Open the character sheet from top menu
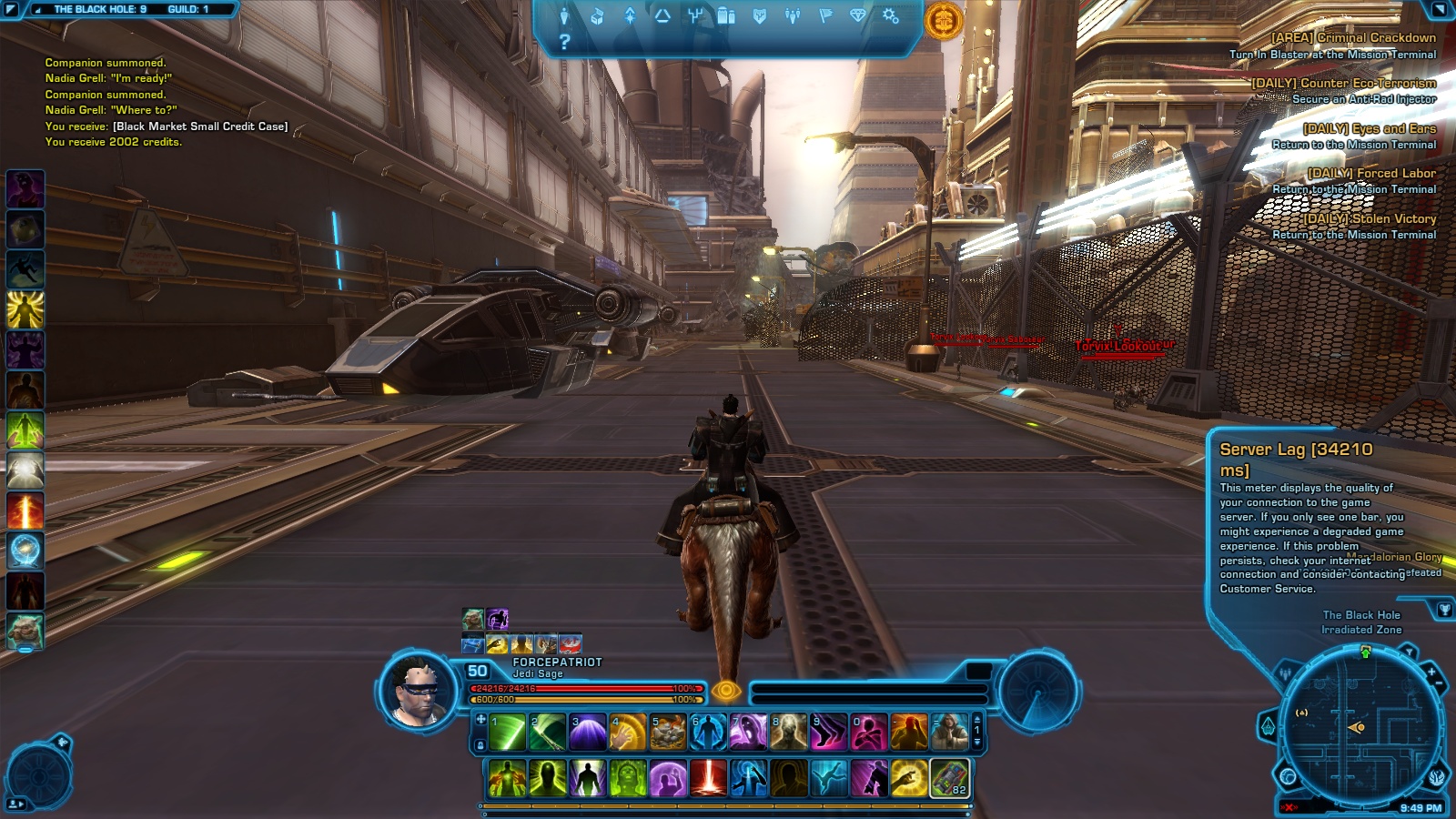The width and height of the screenshot is (1456, 819). [564, 15]
